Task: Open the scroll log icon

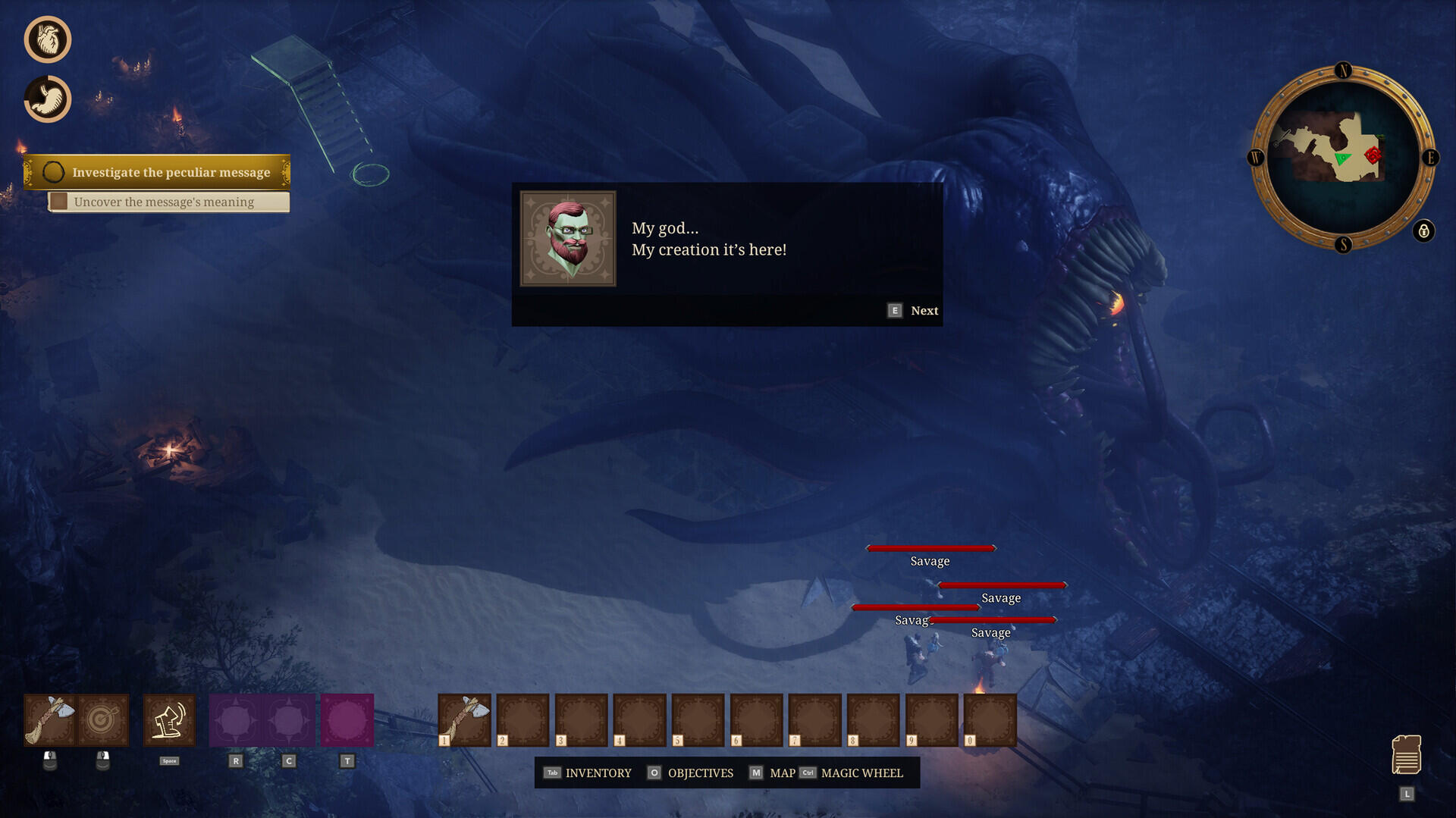Action: (1406, 754)
